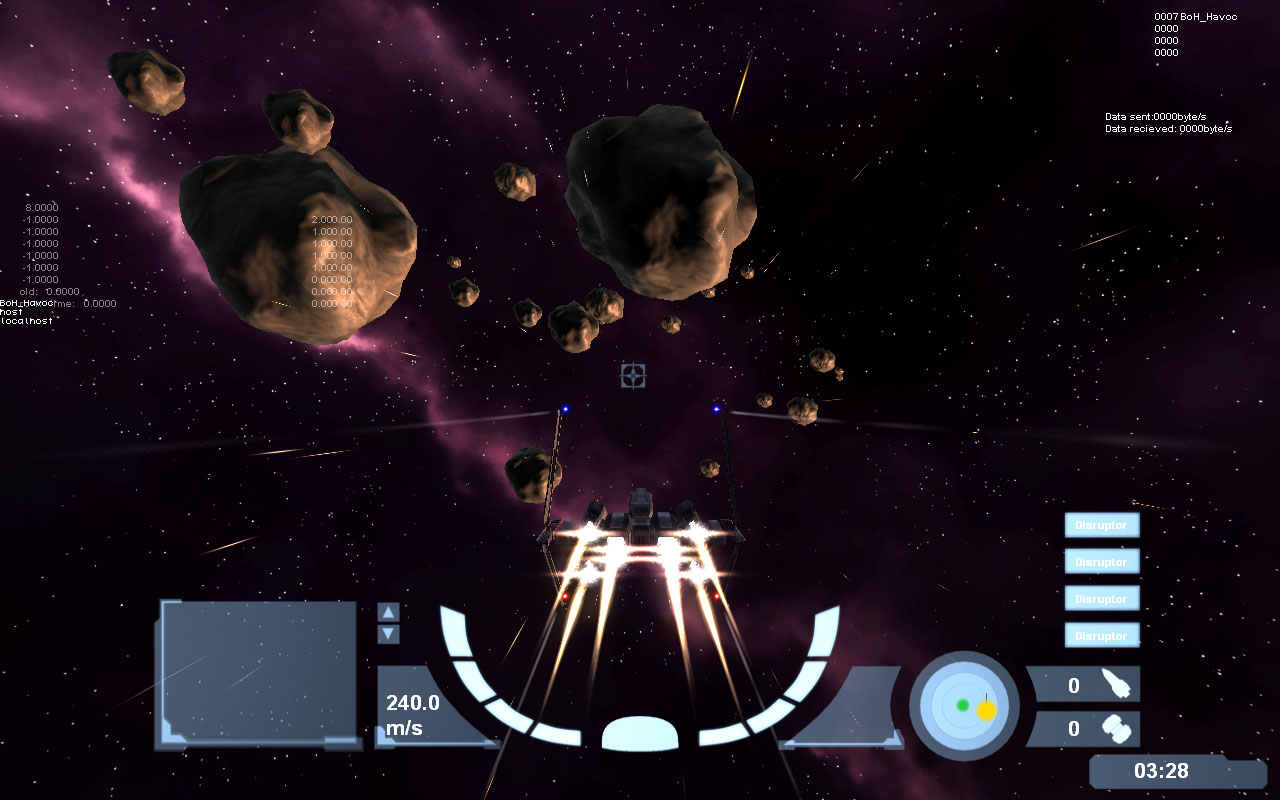The height and width of the screenshot is (800, 1280).
Task: Click the up arrow above the speed readout
Action: tap(389, 612)
